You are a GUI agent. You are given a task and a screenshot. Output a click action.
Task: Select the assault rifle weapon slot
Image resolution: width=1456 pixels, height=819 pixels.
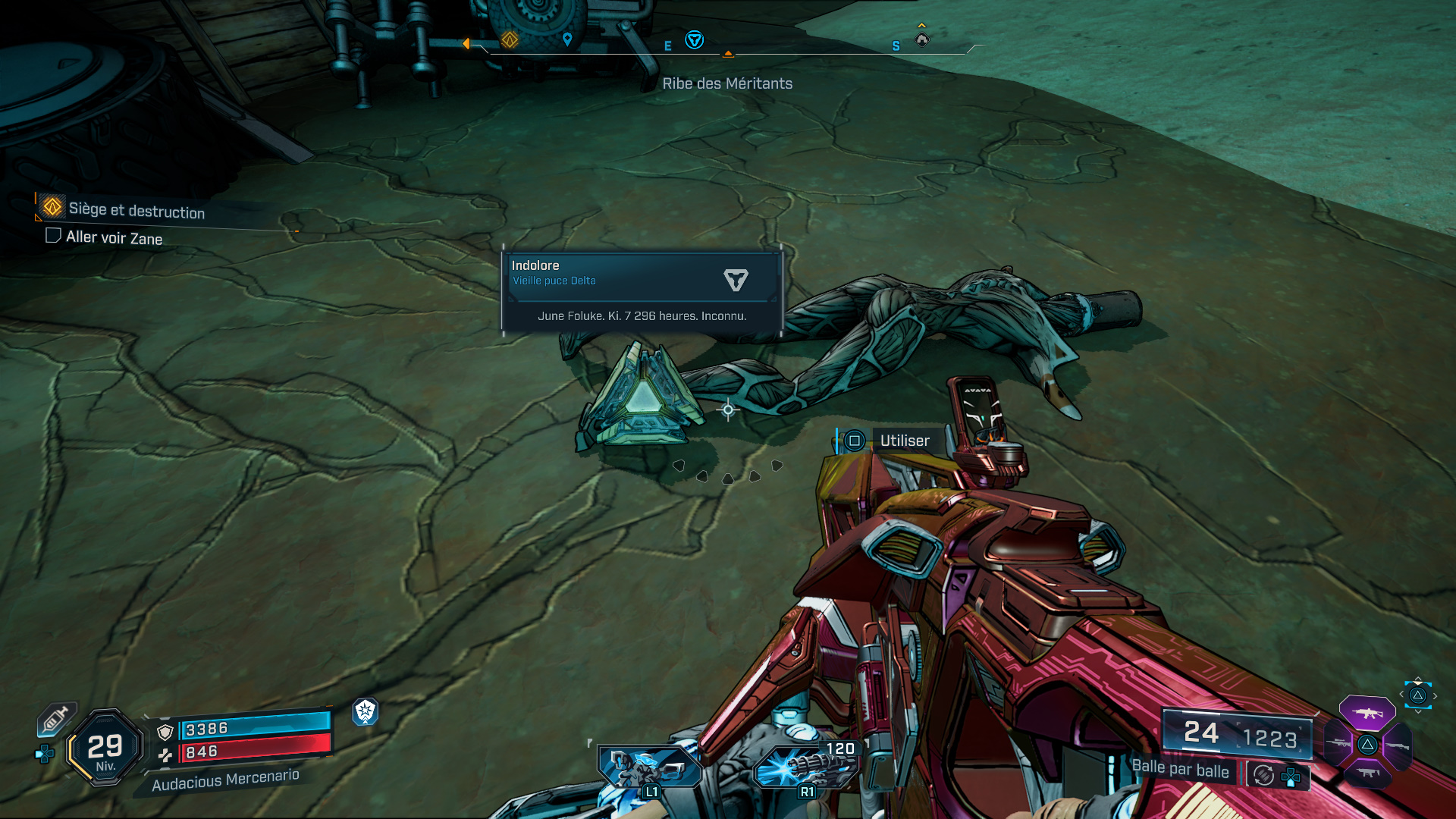click(x=1367, y=714)
